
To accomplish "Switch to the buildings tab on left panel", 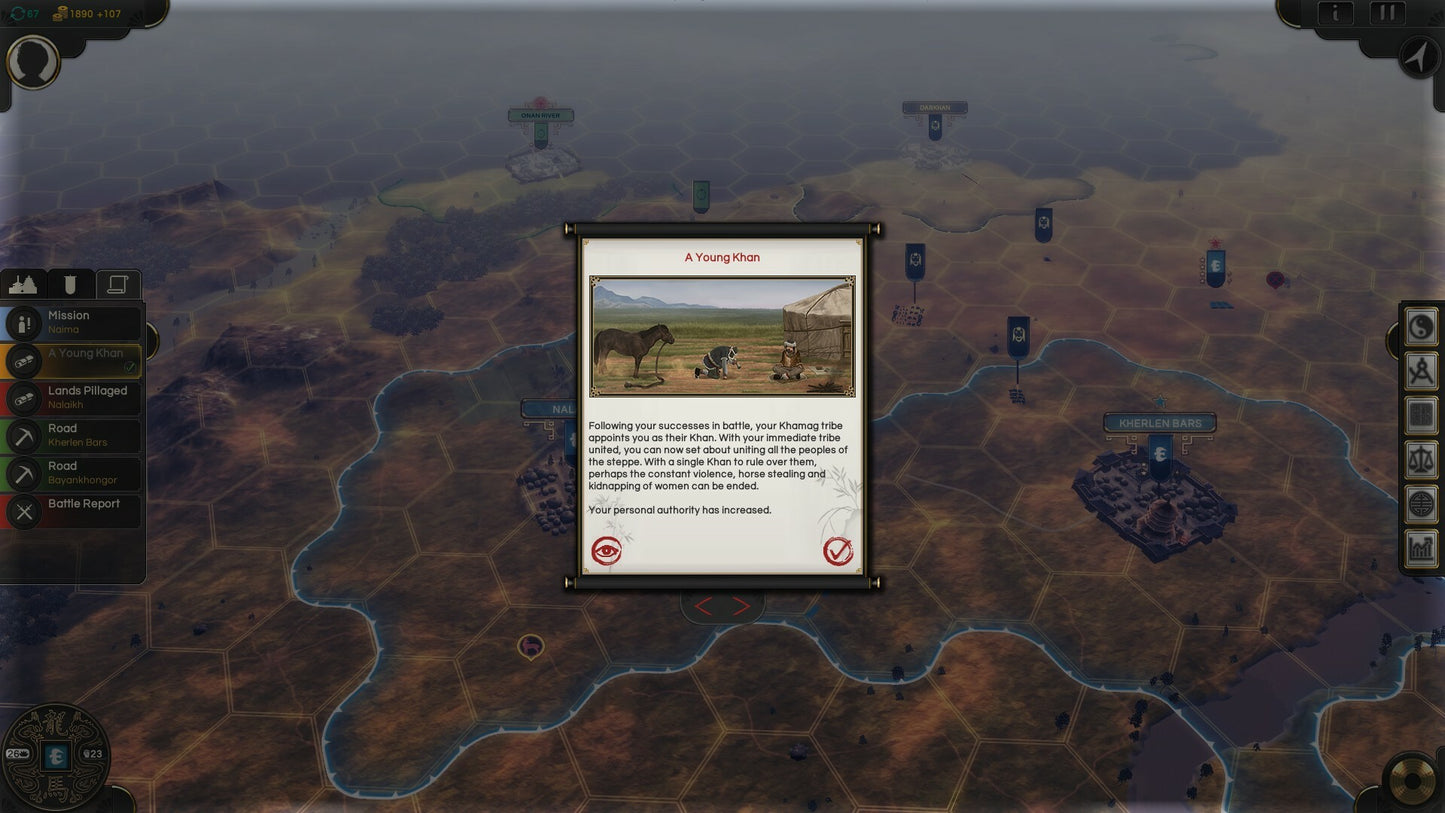I will [24, 284].
